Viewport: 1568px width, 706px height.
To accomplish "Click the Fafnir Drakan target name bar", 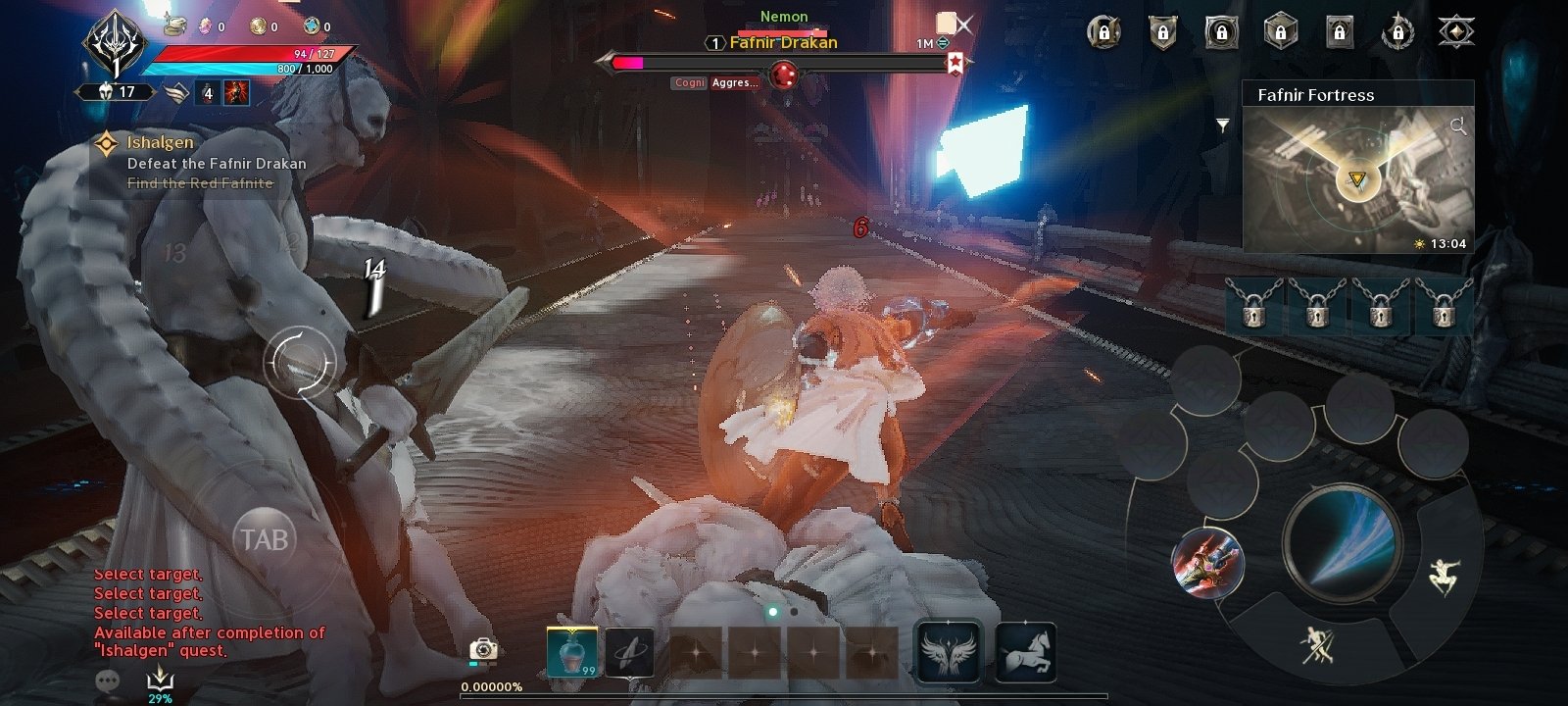I will [x=783, y=43].
